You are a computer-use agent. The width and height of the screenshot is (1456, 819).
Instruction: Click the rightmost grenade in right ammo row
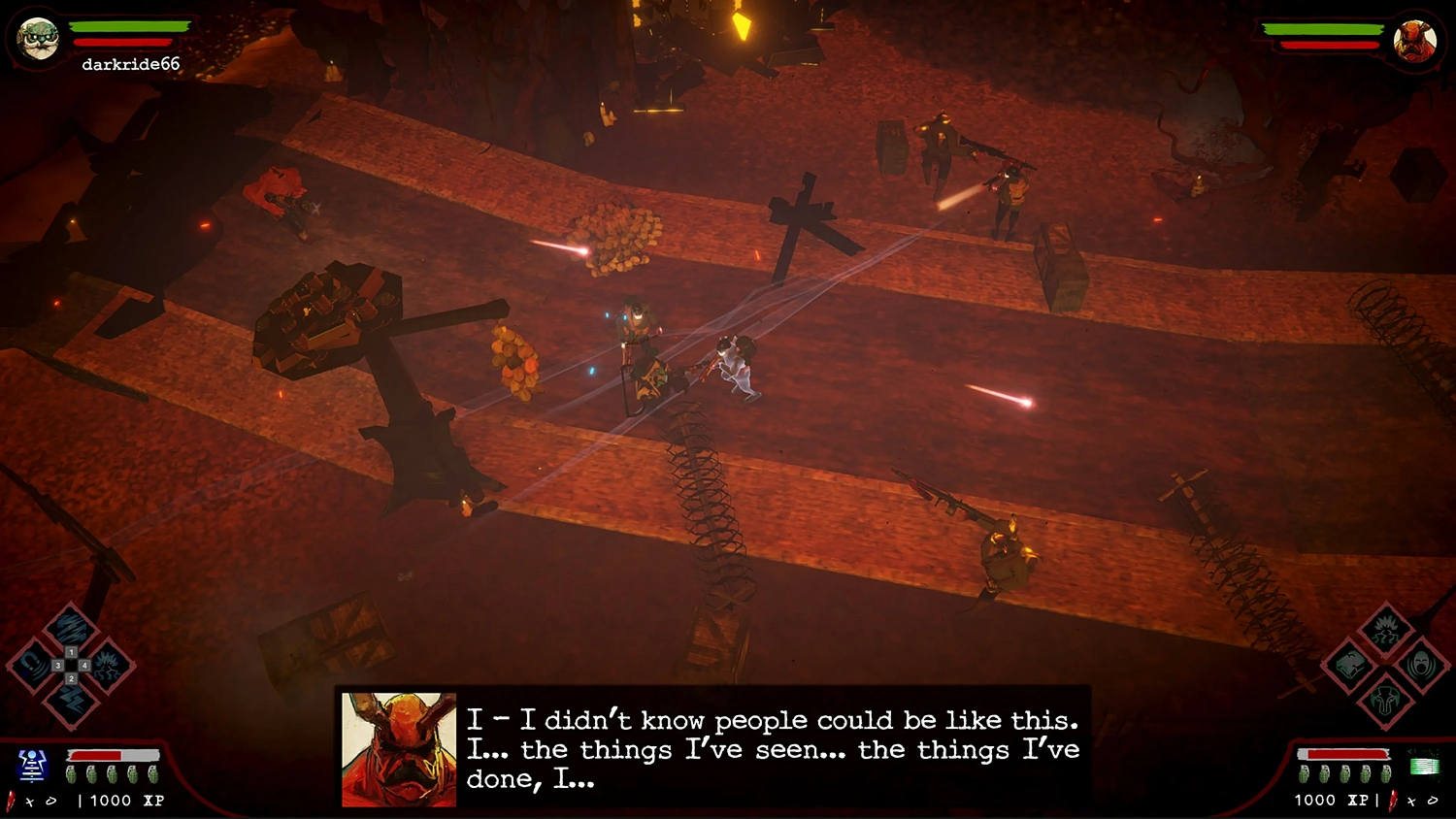tap(1386, 772)
